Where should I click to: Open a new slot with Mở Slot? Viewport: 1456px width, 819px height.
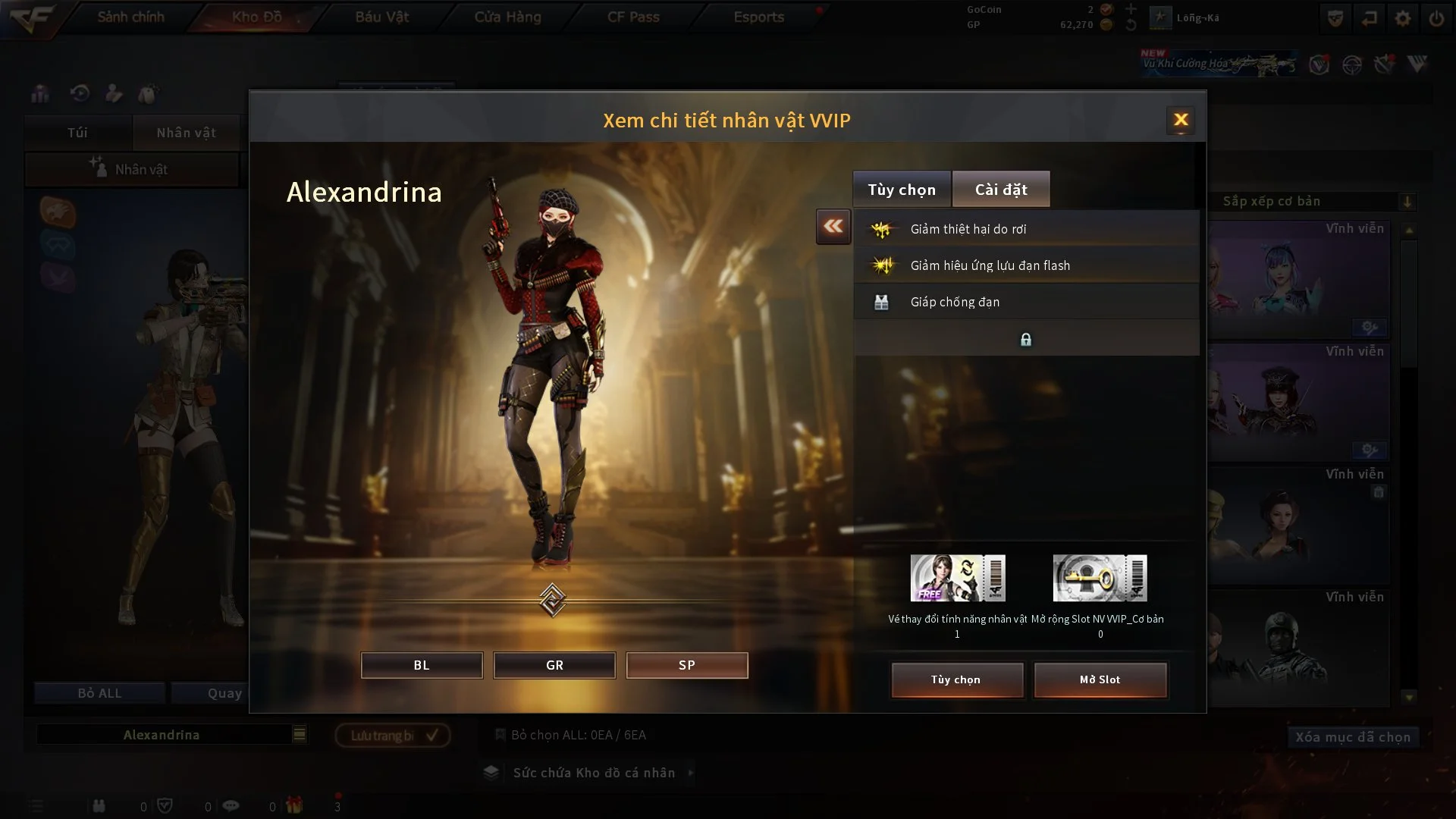click(x=1100, y=679)
